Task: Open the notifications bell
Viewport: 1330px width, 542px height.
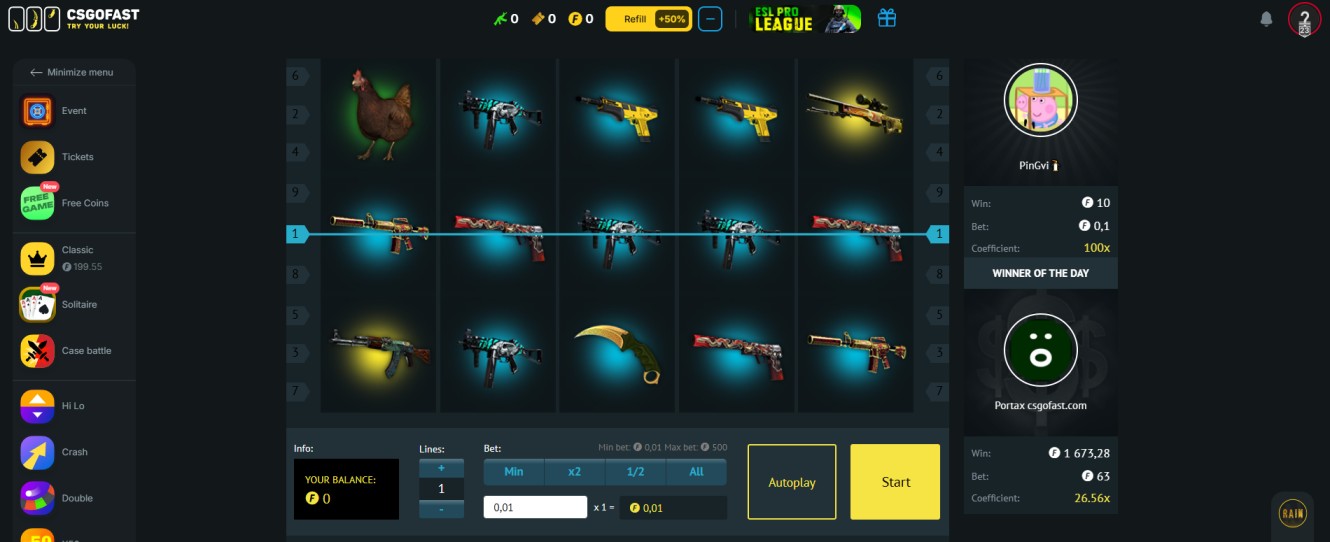Action: 1266,19
